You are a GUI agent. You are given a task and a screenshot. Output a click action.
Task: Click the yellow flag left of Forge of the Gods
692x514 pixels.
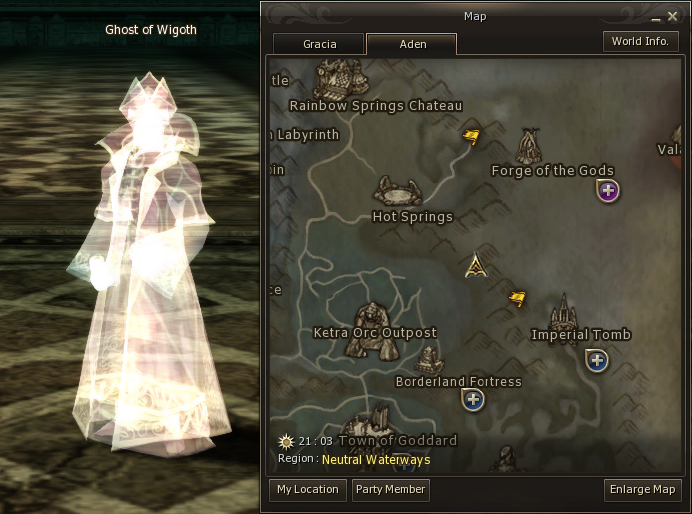coord(471,135)
